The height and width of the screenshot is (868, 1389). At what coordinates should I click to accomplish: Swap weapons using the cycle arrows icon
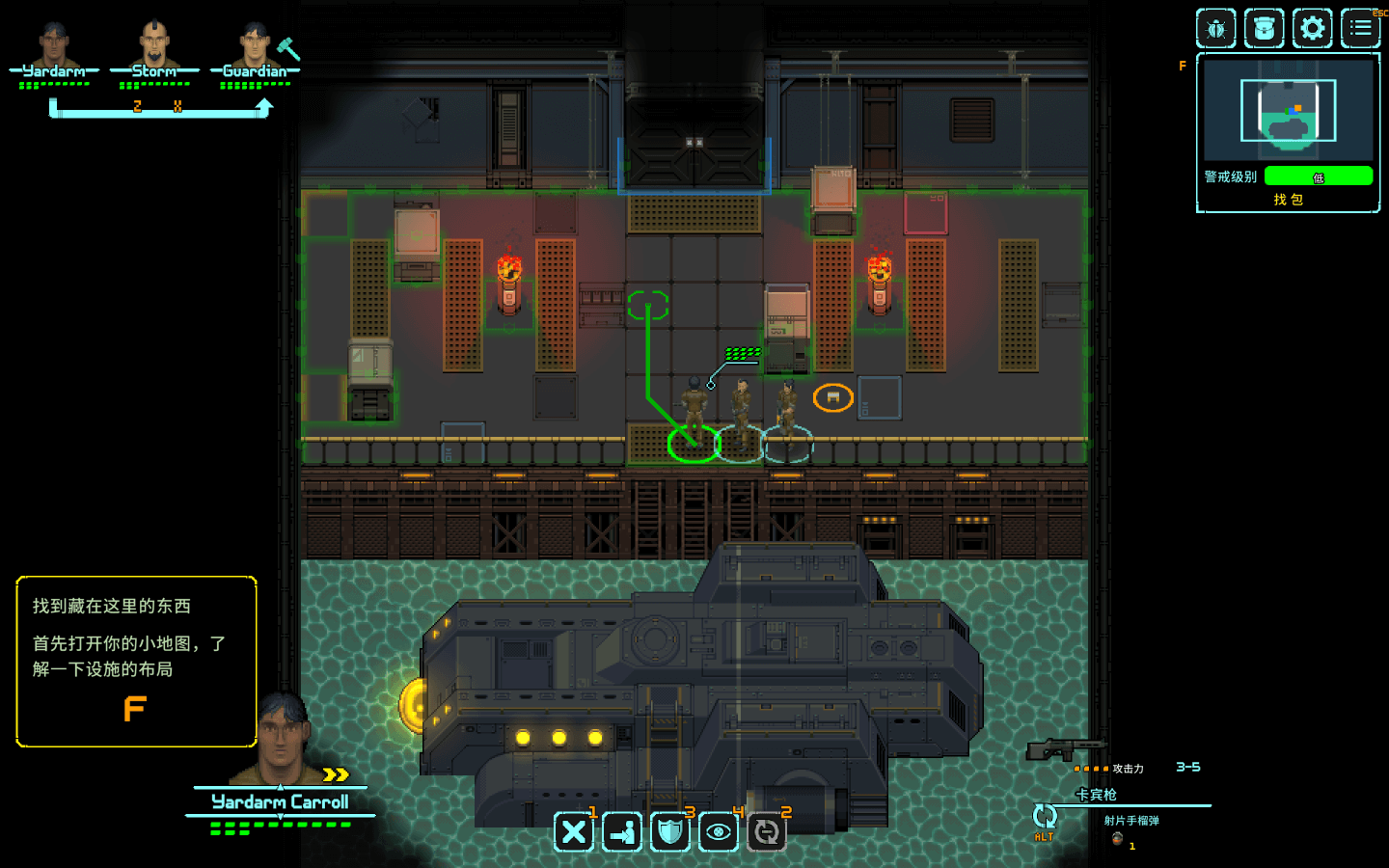point(1044,817)
